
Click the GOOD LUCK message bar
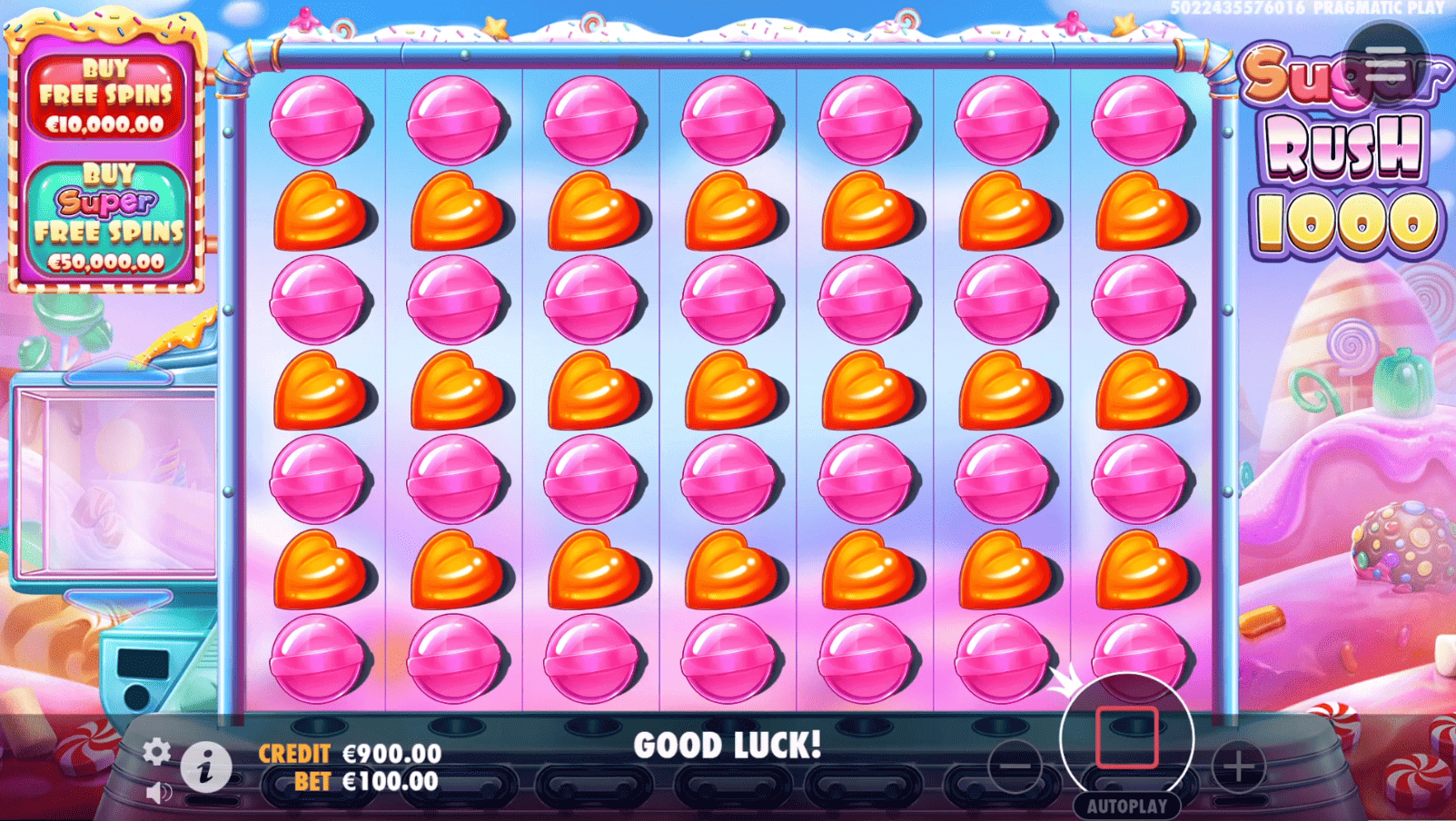tap(728, 745)
